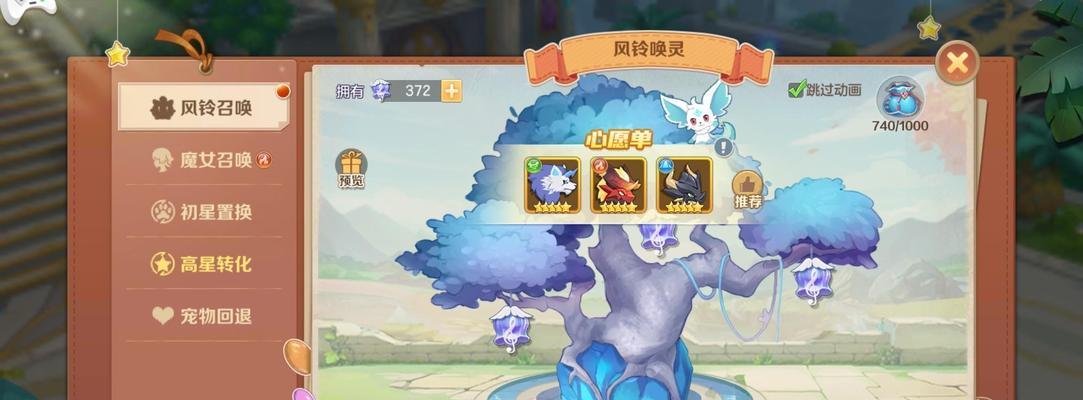1083x400 pixels.
Task: Switch to the 风铃召唤 tab
Action: tap(203, 108)
